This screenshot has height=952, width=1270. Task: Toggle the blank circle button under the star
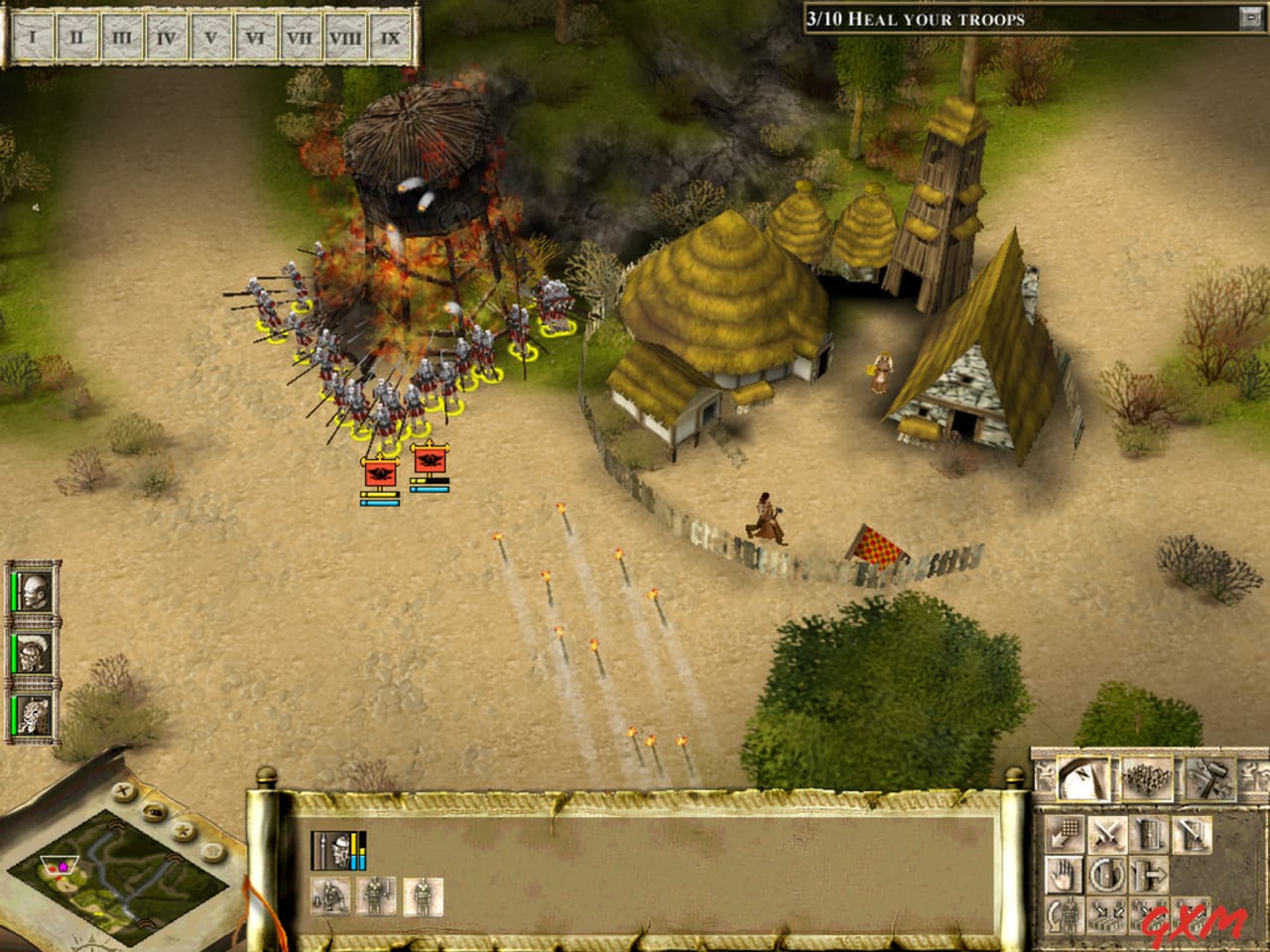[212, 849]
